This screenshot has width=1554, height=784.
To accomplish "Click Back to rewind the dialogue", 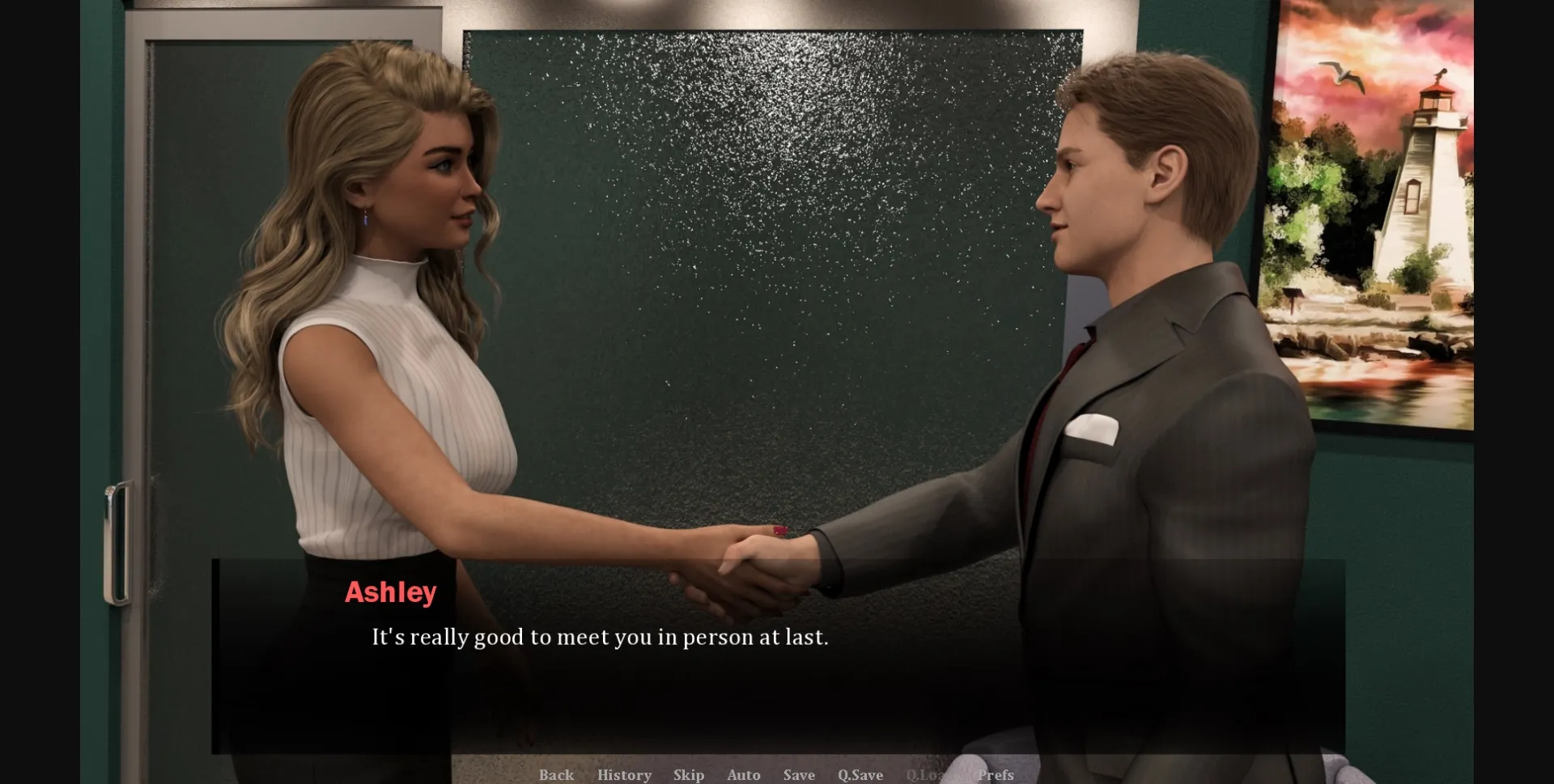I will 556,774.
